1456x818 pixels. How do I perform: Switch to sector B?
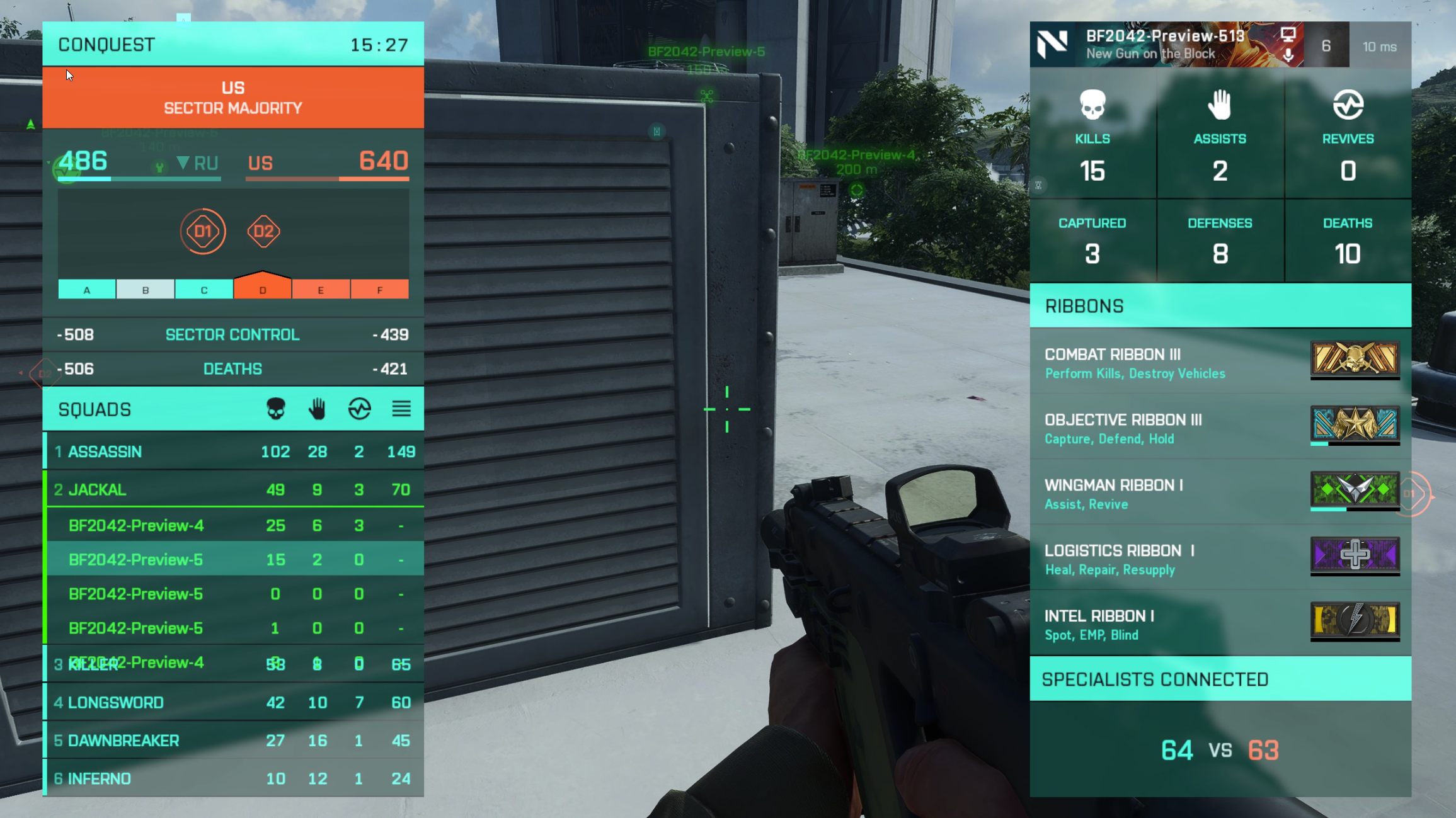[x=146, y=290]
